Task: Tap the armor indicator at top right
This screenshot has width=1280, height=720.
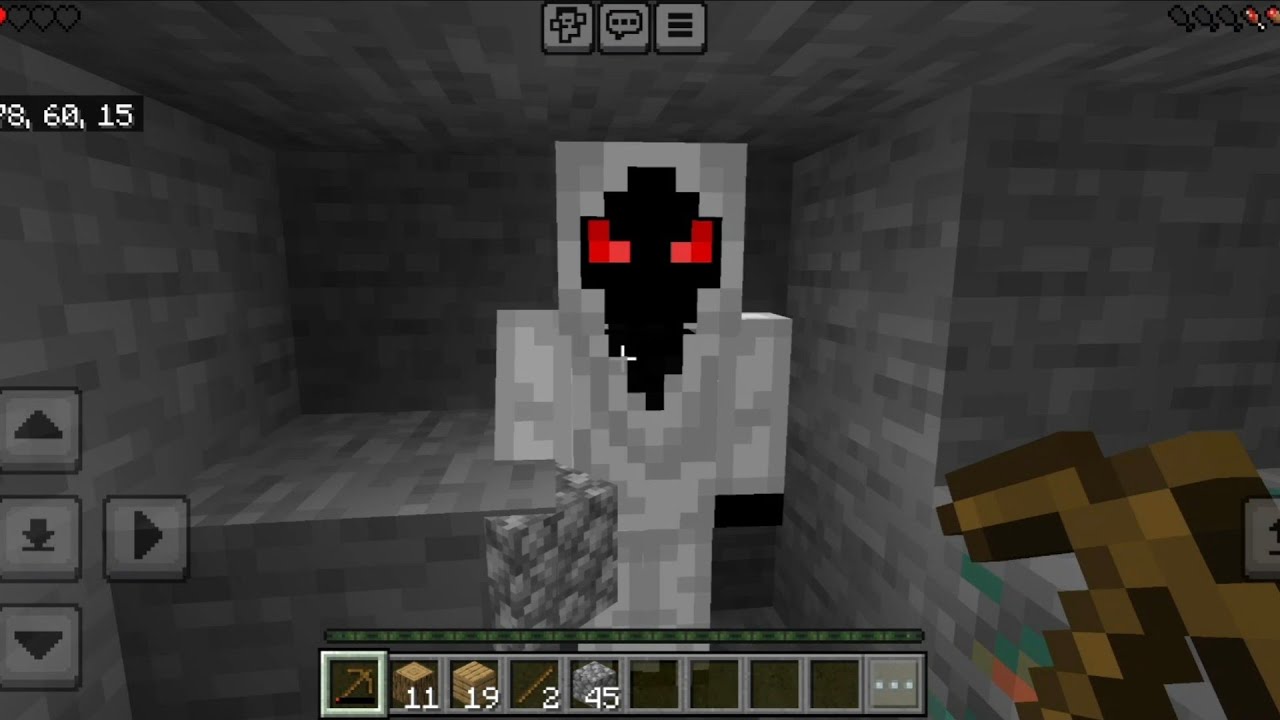Action: tap(1225, 14)
